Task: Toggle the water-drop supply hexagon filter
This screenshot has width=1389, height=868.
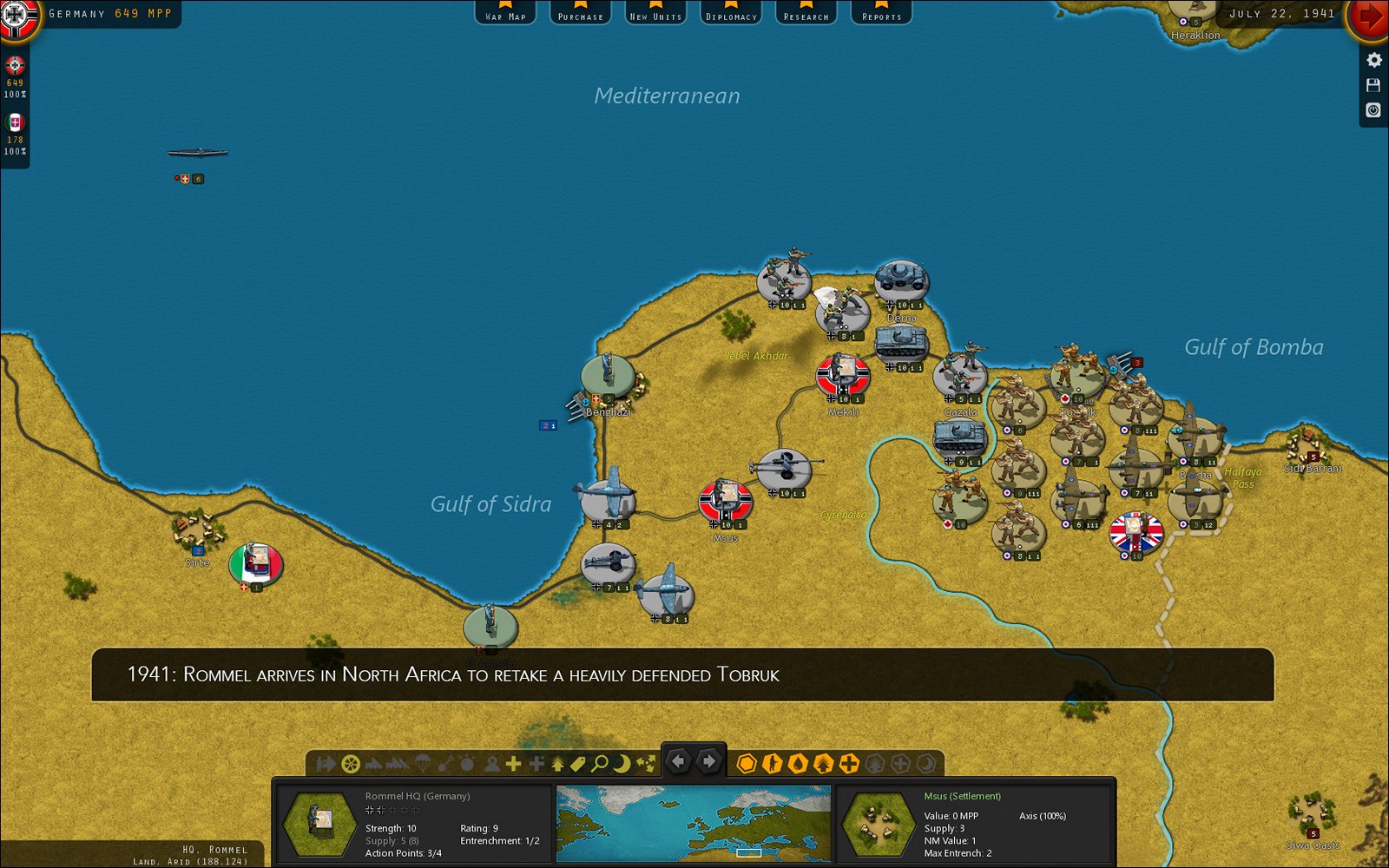Action: point(800,764)
